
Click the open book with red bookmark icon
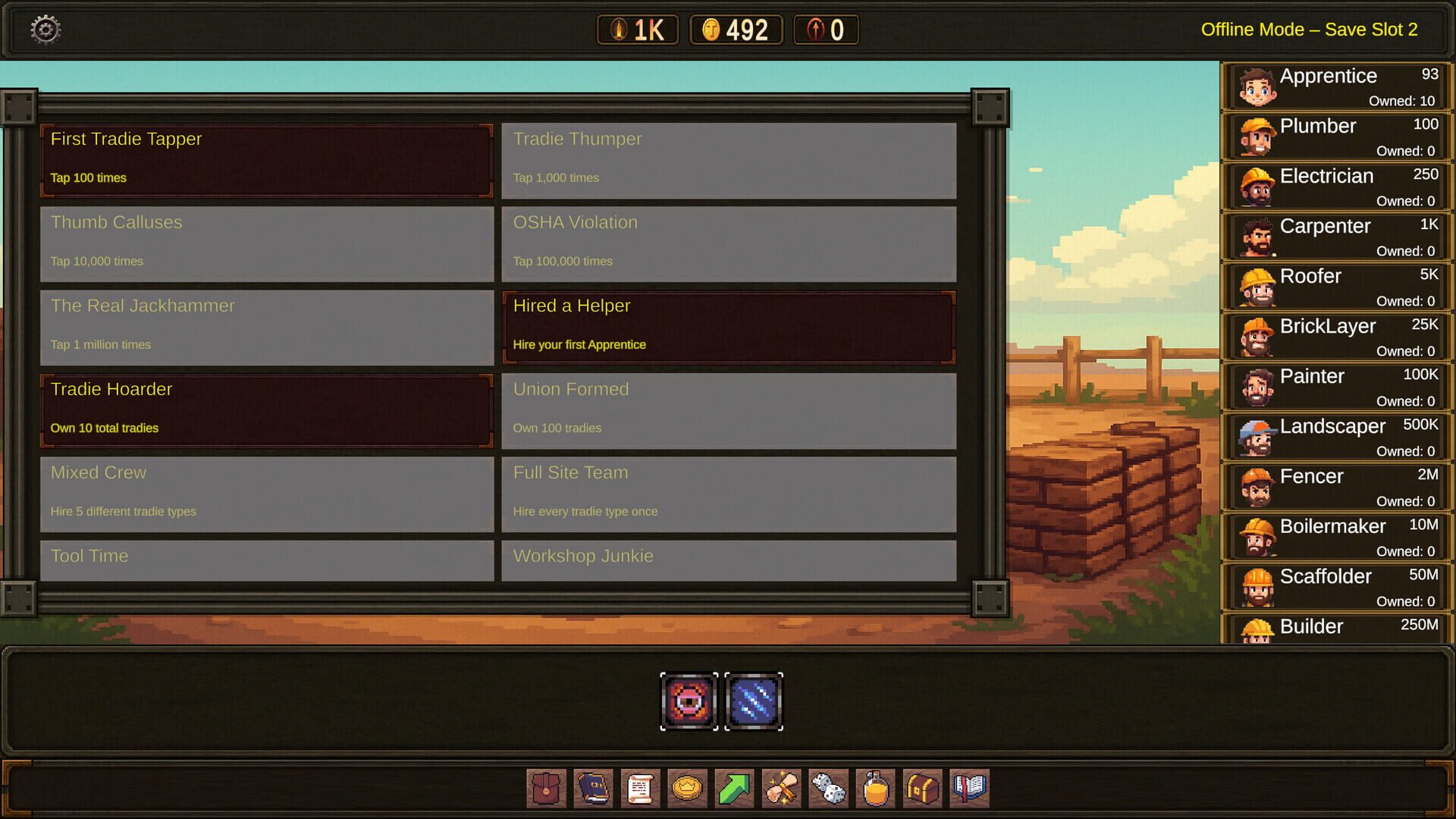coord(969,789)
